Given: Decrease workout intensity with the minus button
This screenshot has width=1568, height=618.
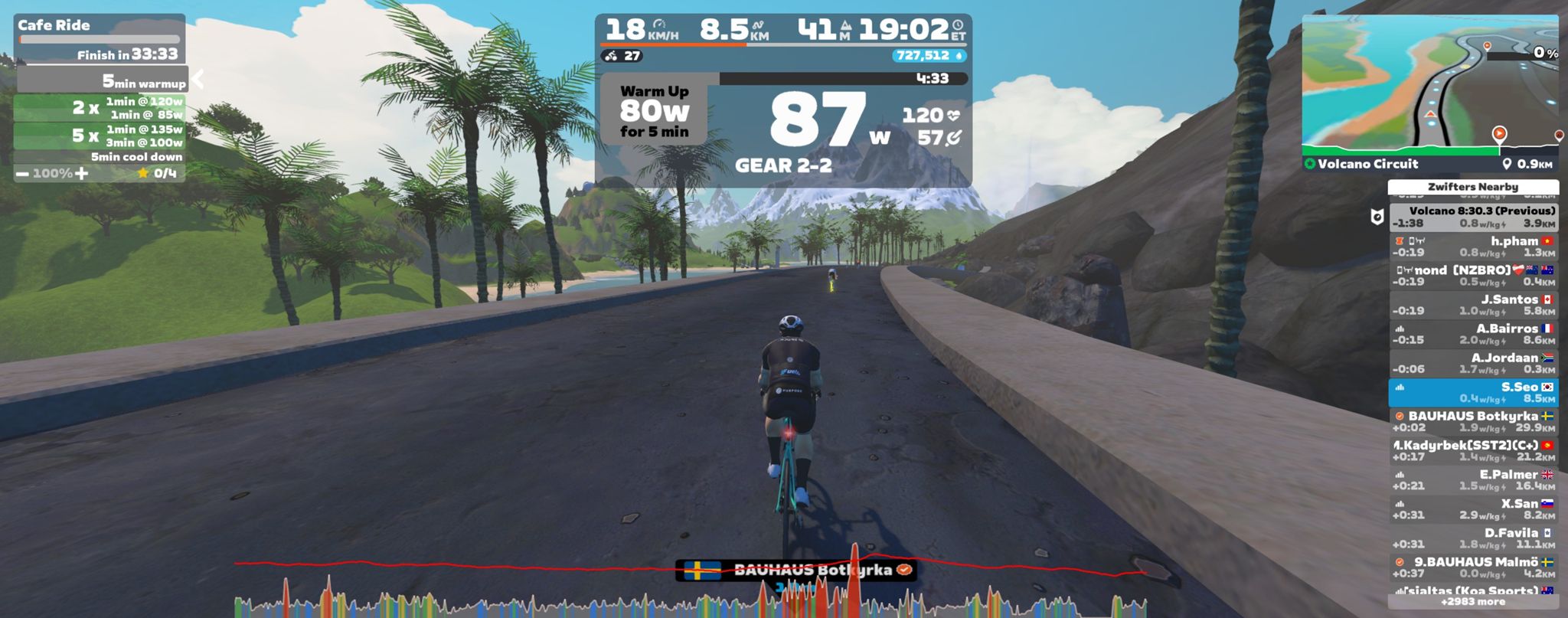Looking at the screenshot, I should [22, 174].
